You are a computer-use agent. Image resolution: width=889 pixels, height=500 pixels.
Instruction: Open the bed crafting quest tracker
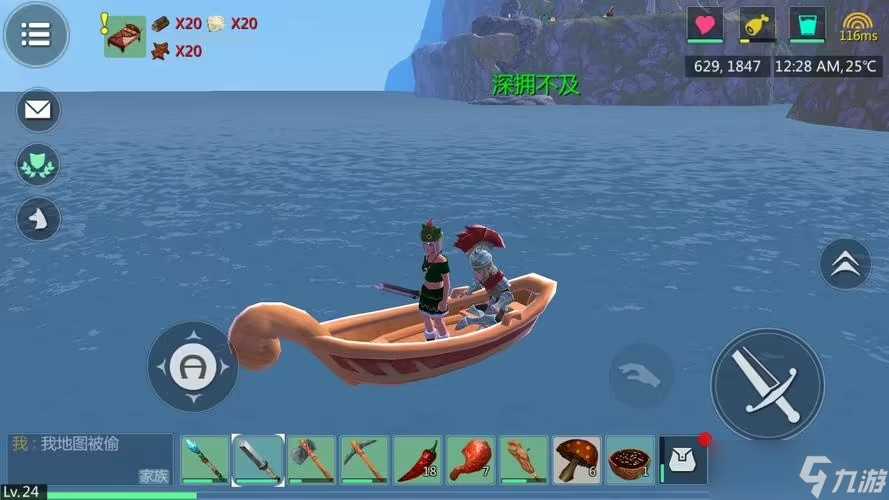(125, 36)
